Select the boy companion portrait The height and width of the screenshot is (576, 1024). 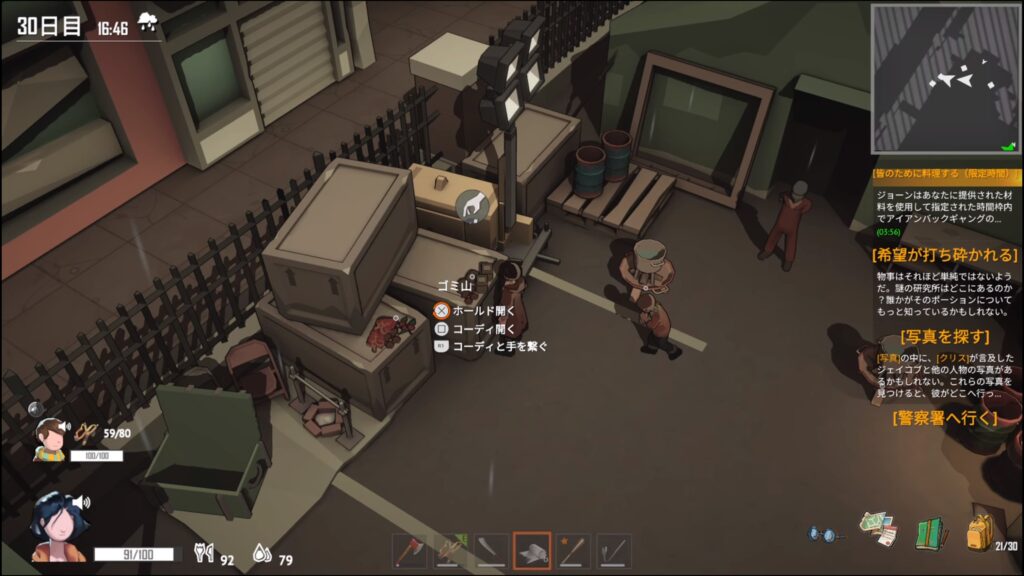(x=50, y=438)
